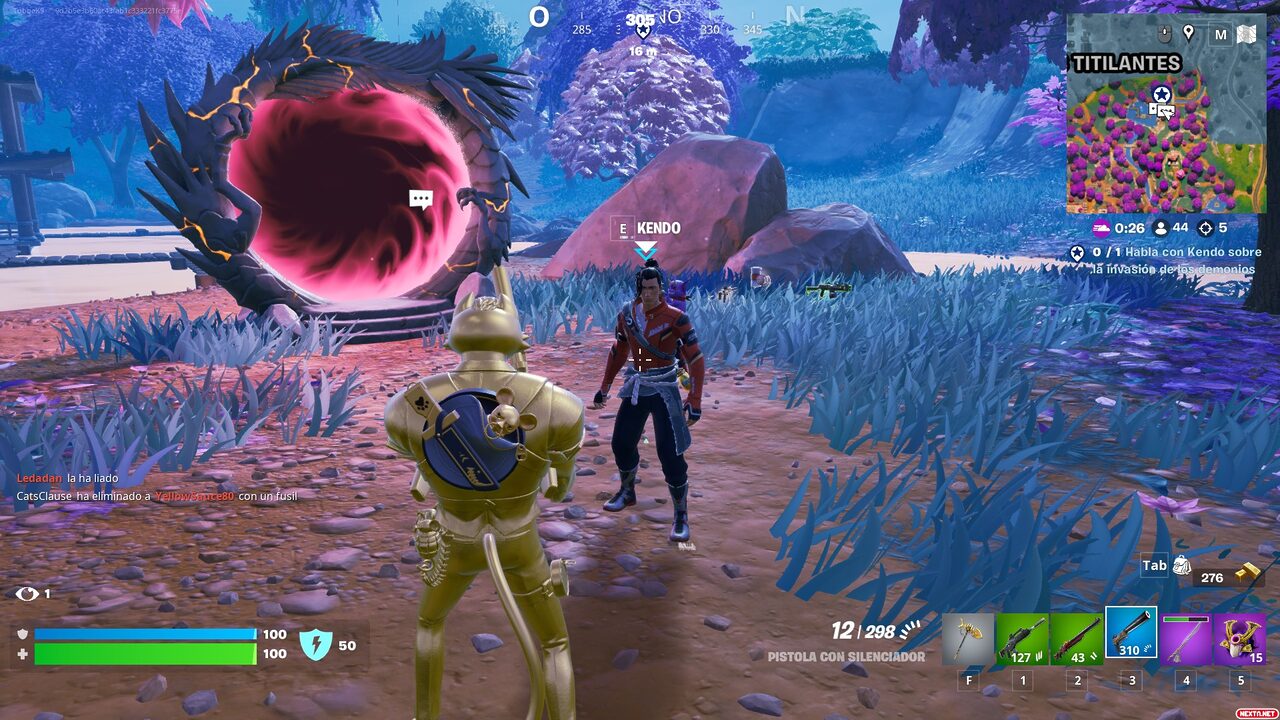Select the suppressed pistol hotbar slot
Image resolution: width=1280 pixels, height=720 pixels.
(x=1131, y=633)
